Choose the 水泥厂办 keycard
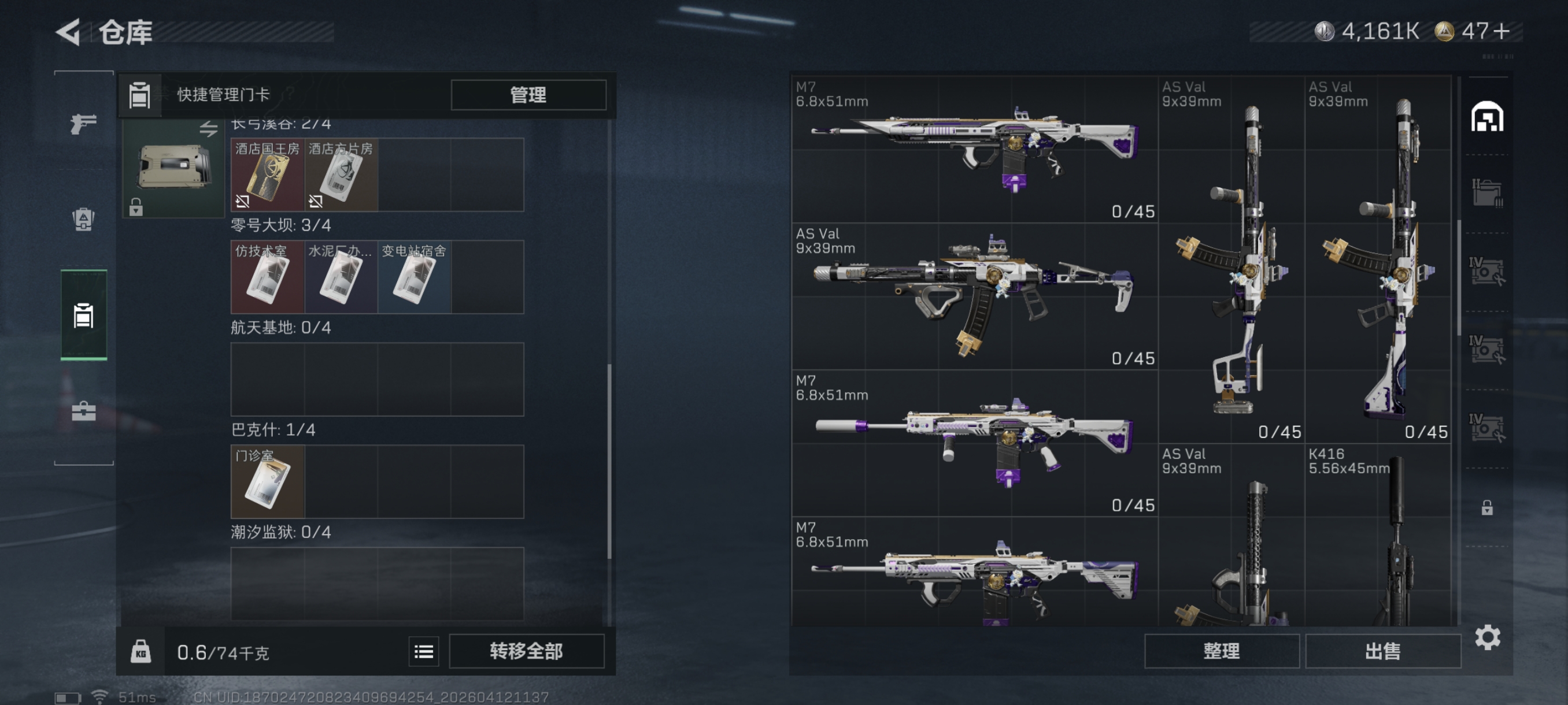 point(341,277)
